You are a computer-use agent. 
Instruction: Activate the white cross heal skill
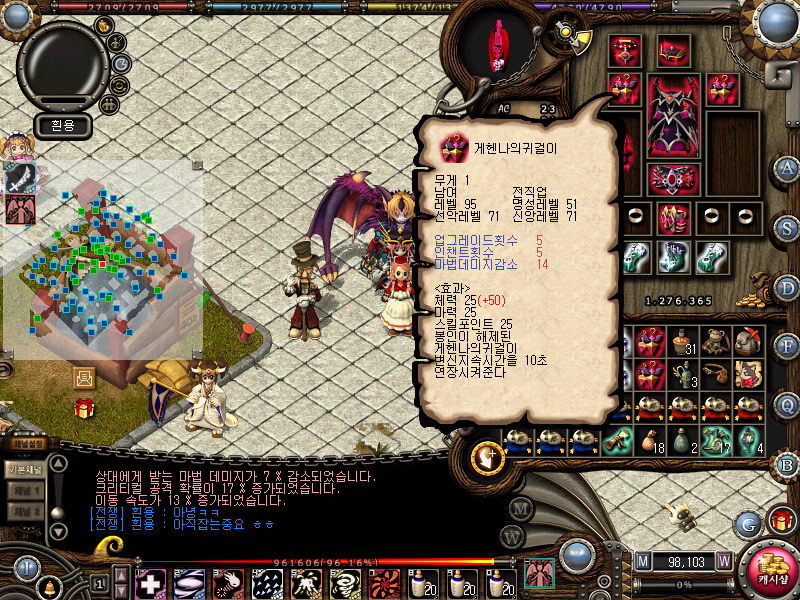151,583
